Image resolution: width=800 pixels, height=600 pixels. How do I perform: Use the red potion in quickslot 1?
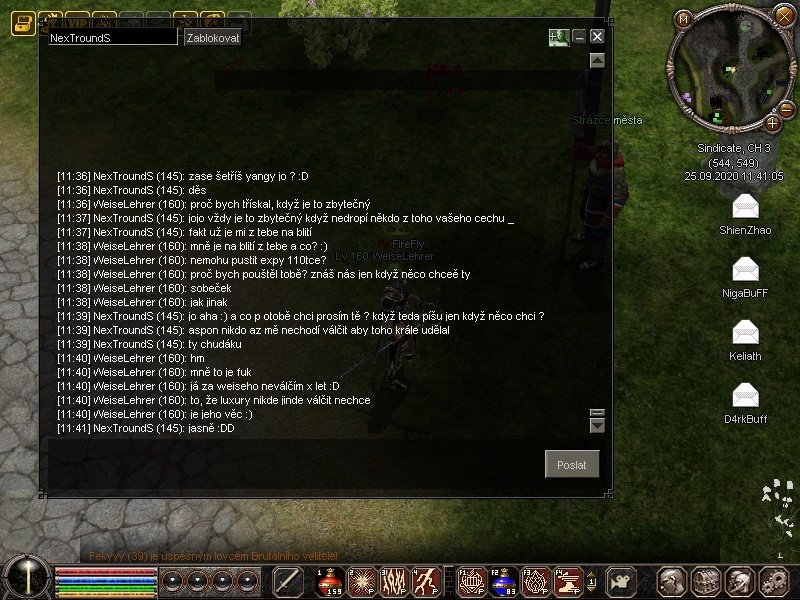(331, 580)
